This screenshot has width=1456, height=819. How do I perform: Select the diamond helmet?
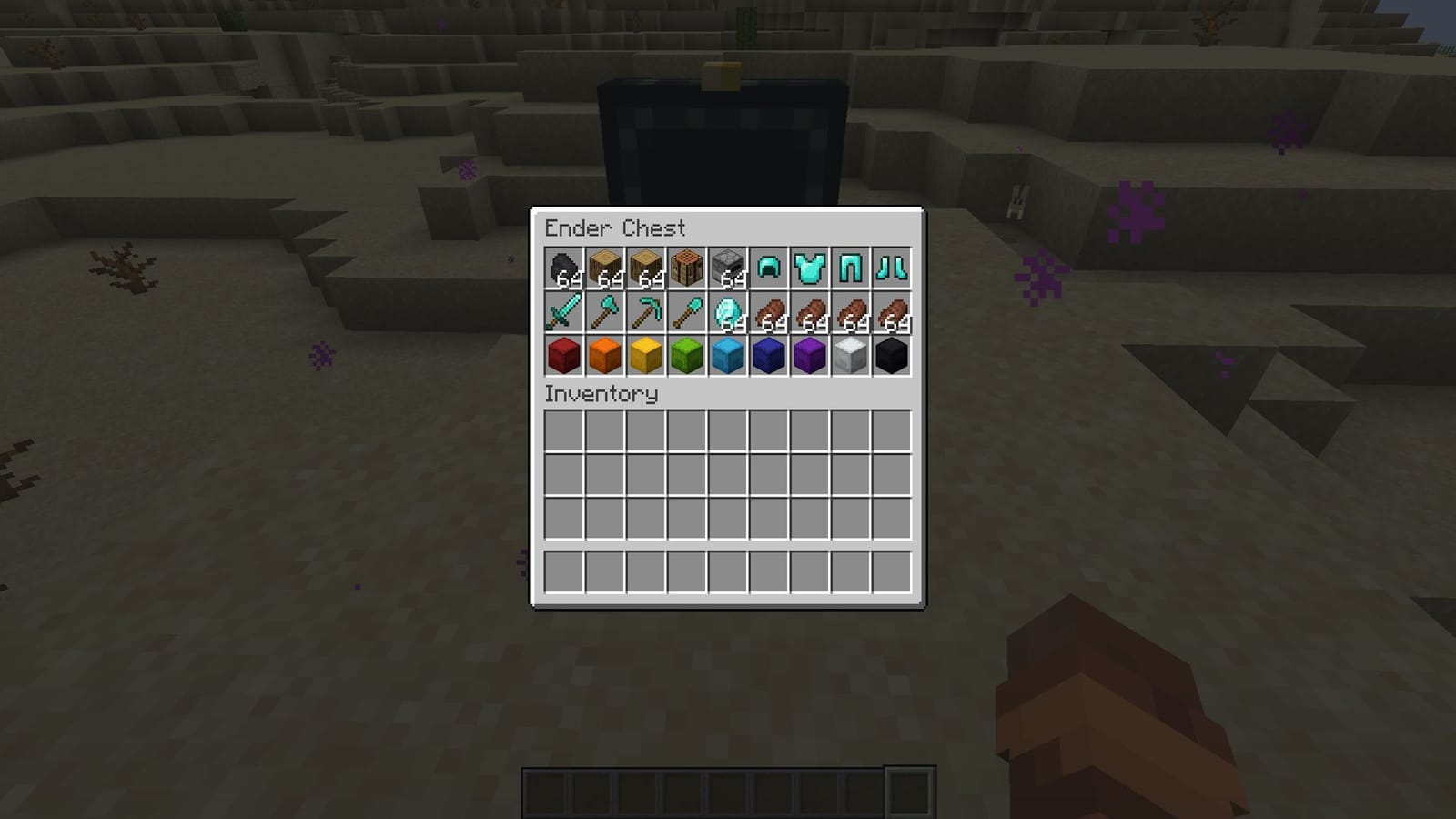pyautogui.click(x=766, y=267)
